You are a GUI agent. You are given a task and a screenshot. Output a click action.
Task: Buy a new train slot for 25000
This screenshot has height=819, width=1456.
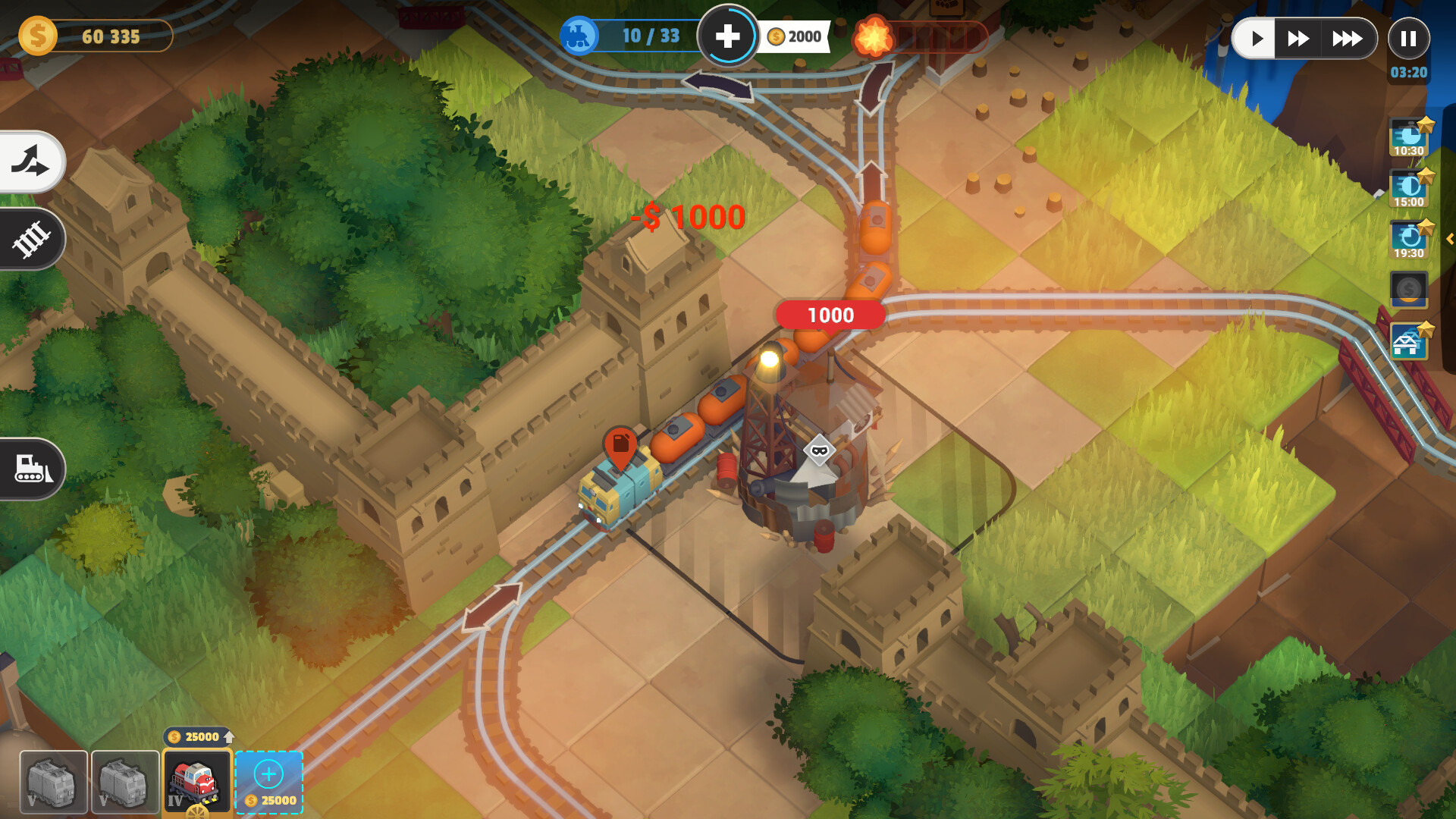coord(268,781)
